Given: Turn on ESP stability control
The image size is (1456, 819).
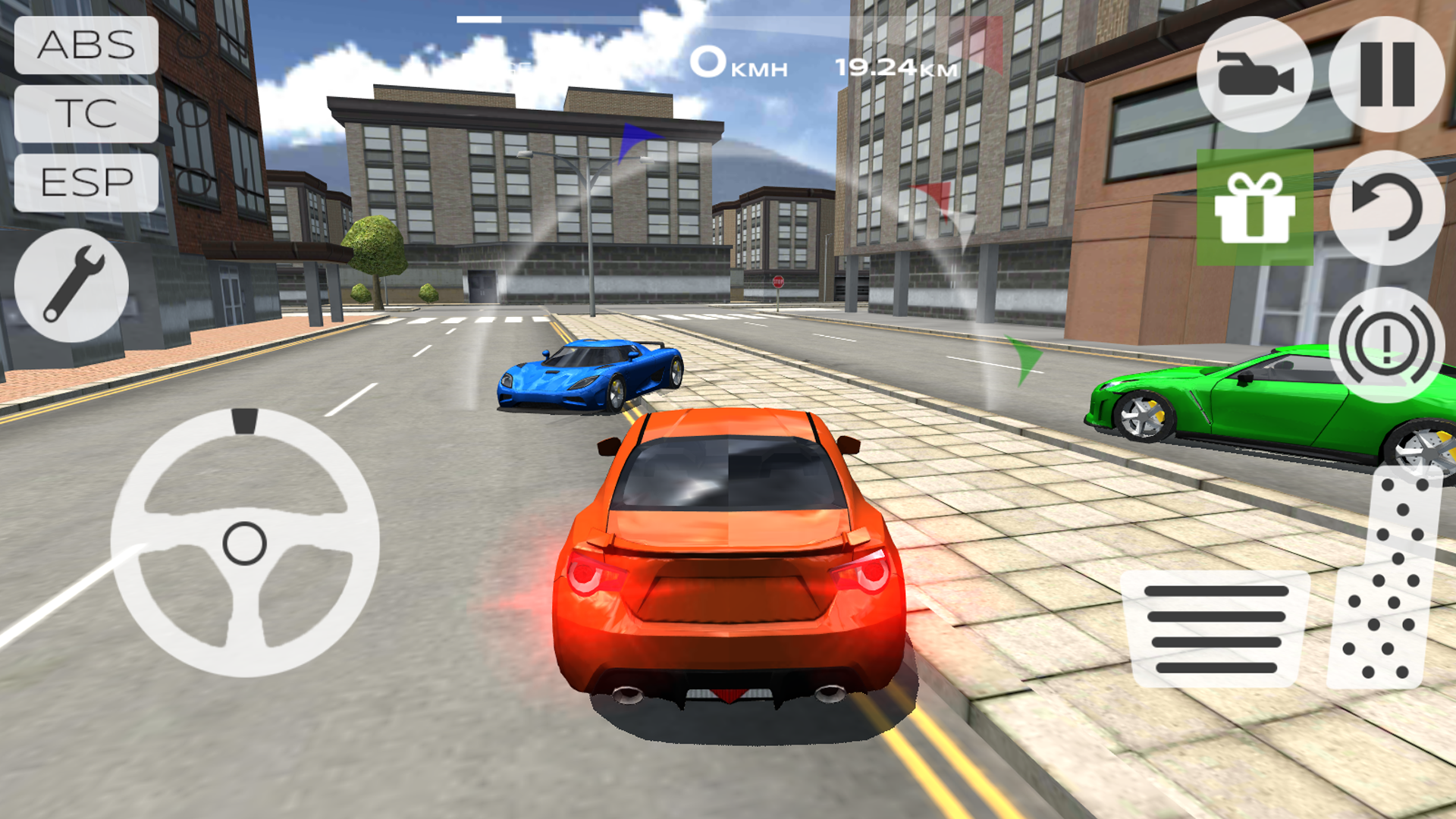Looking at the screenshot, I should (x=86, y=182).
